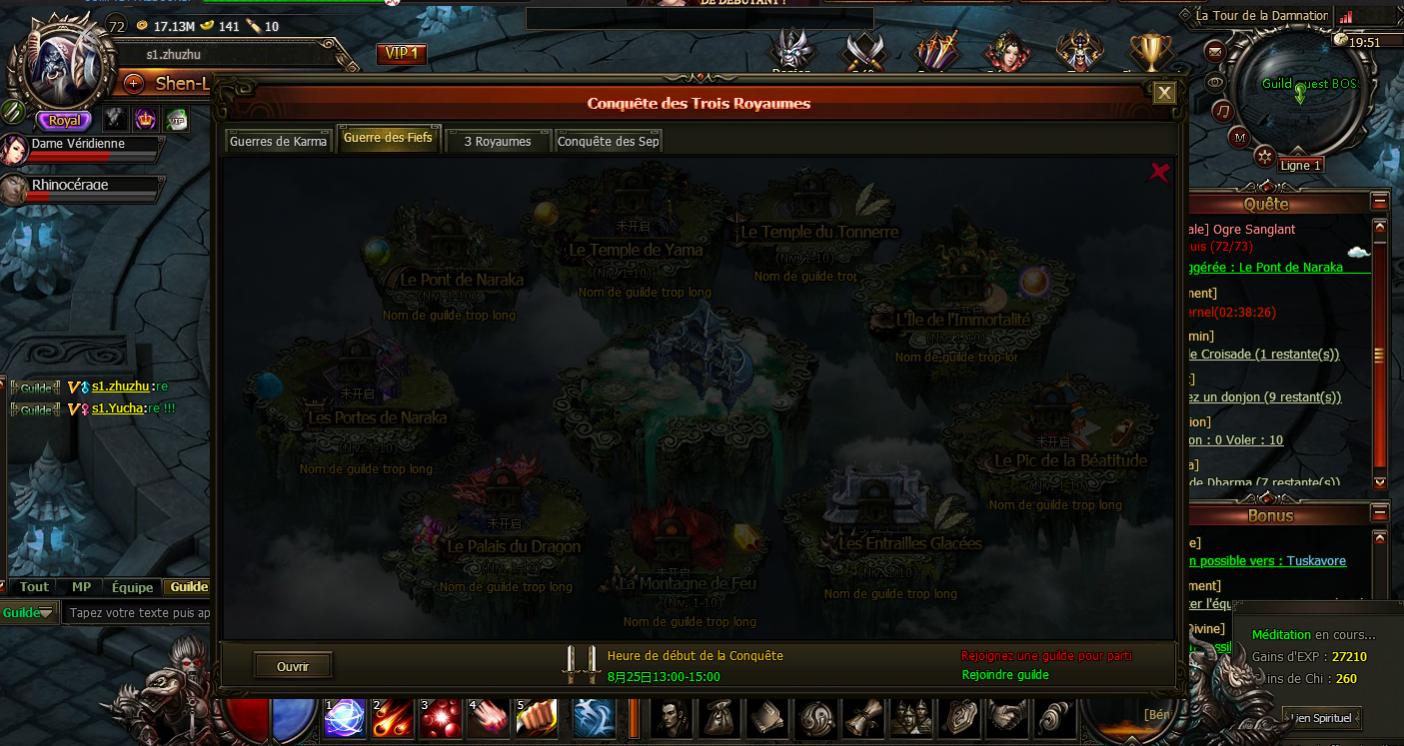Click the Ouvrir button
Image resolution: width=1404 pixels, height=746 pixels.
coord(293,666)
